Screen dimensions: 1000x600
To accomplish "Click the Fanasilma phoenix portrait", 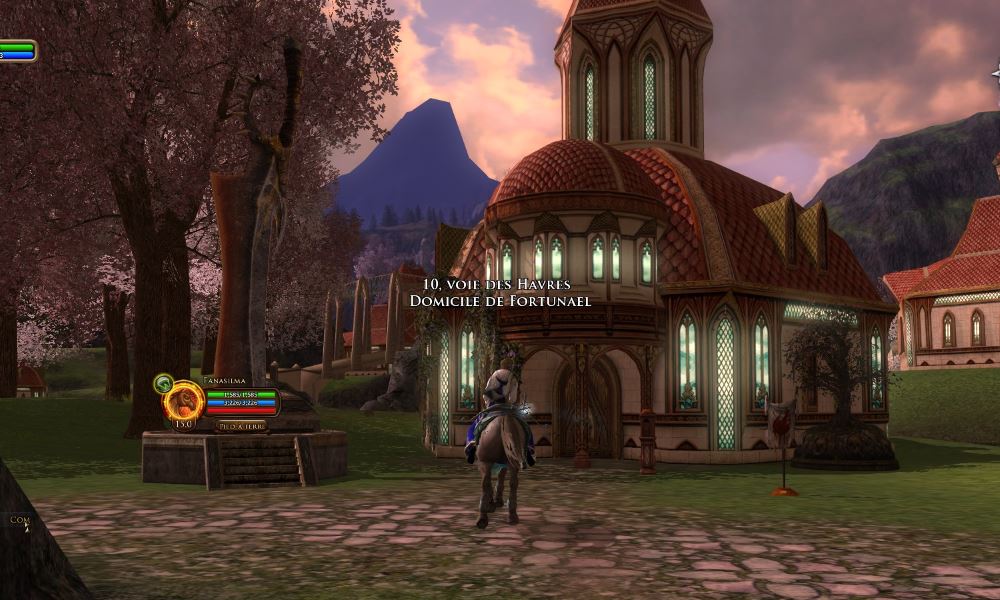I will pyautogui.click(x=184, y=401).
